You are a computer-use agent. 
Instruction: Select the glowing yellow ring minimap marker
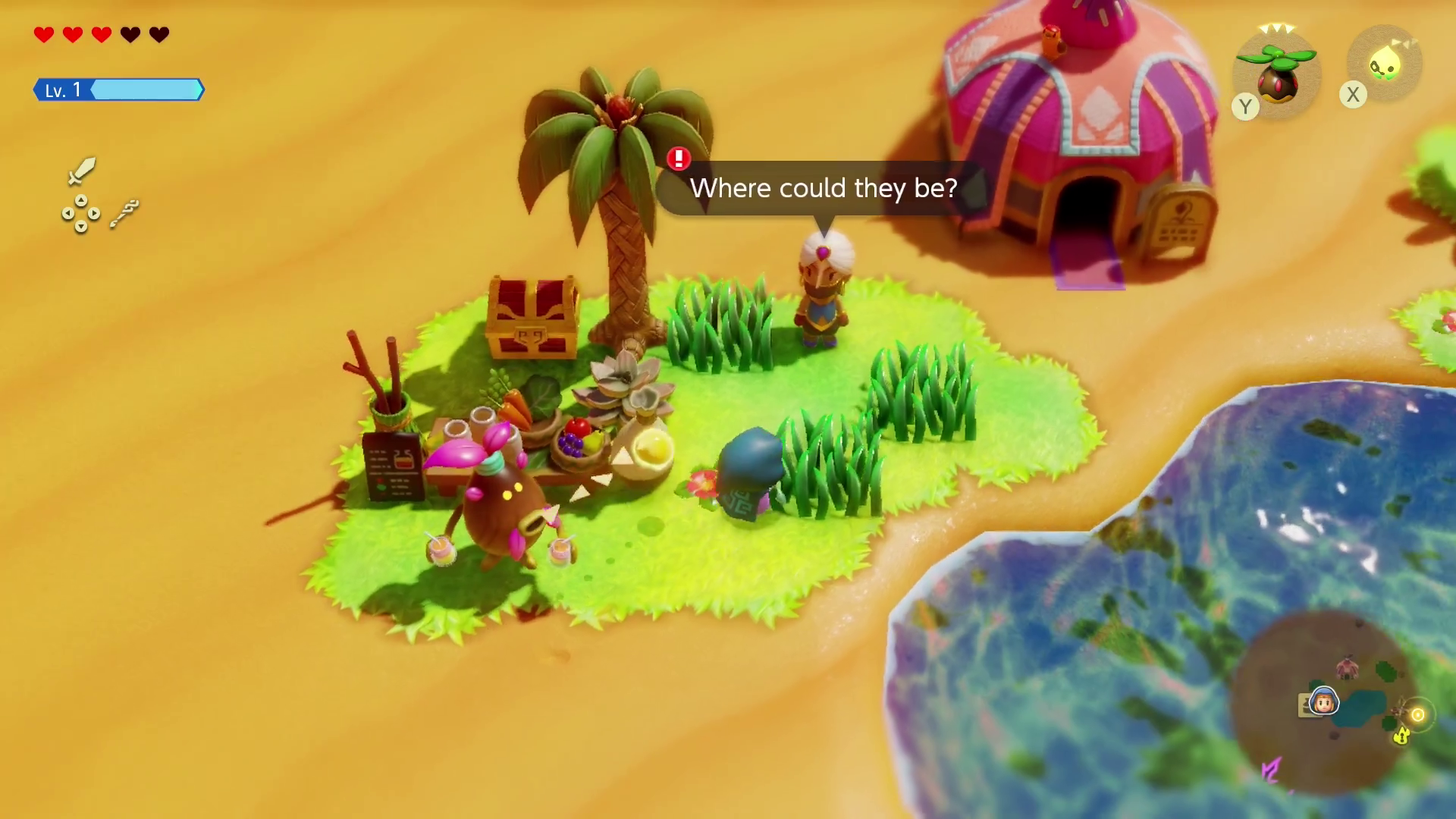click(1417, 715)
